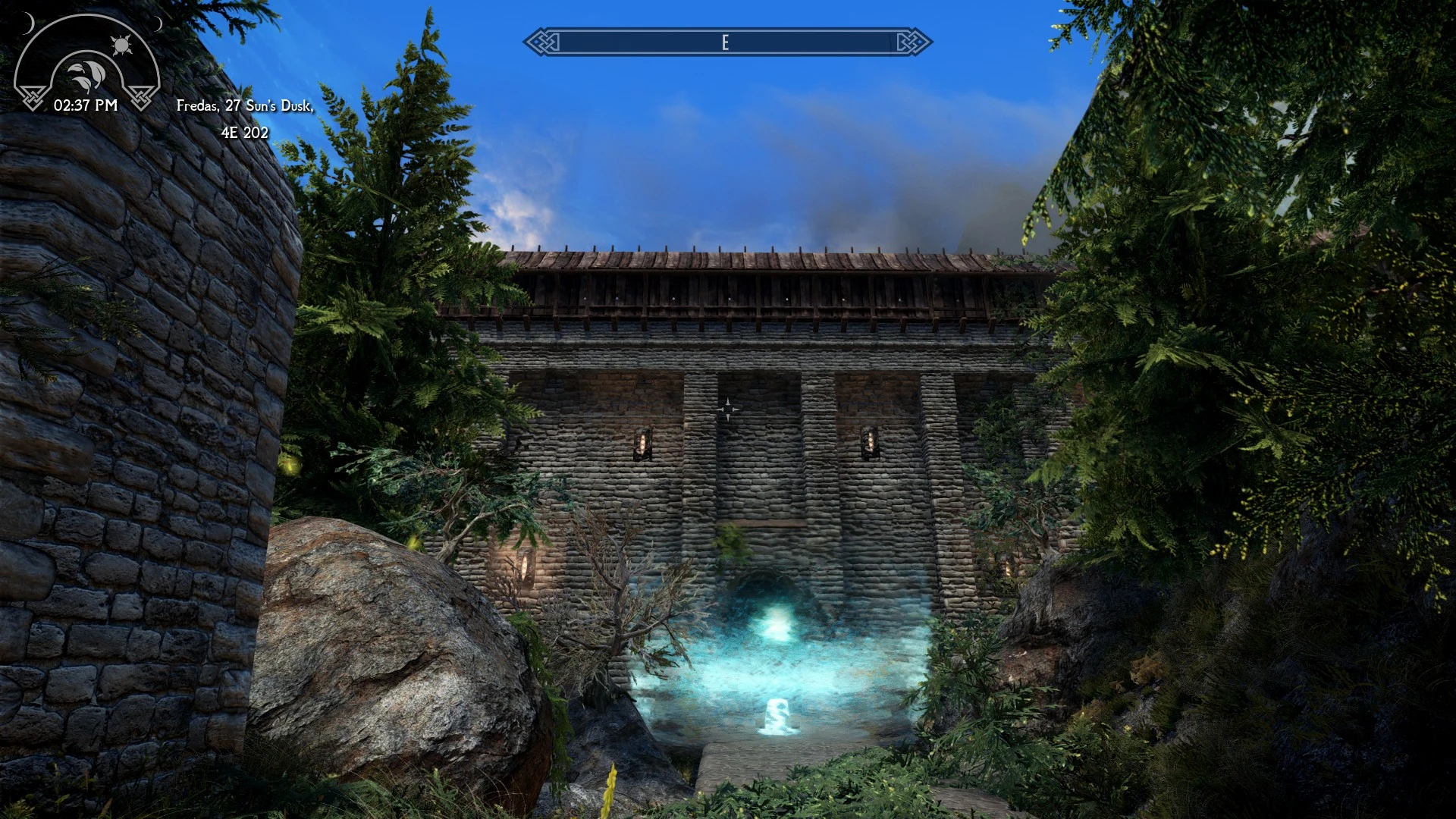Click the right crescent moon icon
The height and width of the screenshot is (819, 1456).
point(158,25)
